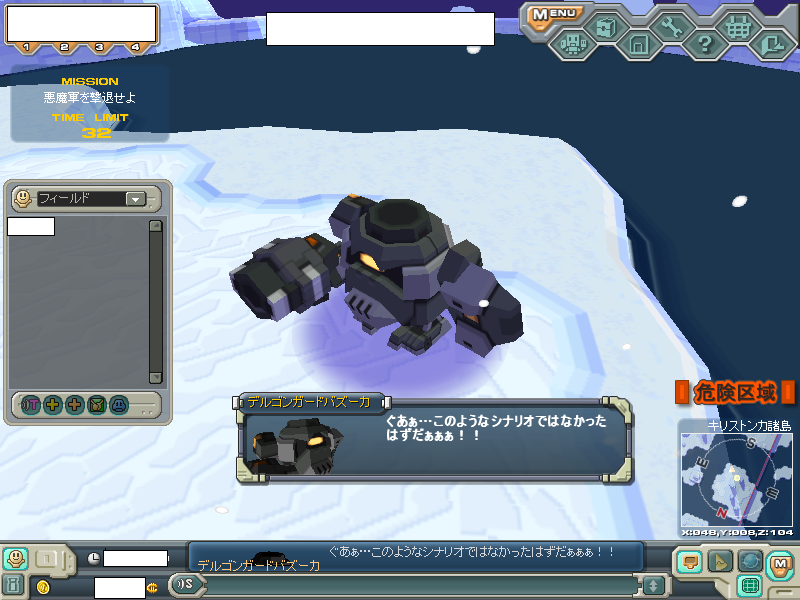The height and width of the screenshot is (600, 800).
Task: Open the orange MENU button
Action: coord(553,14)
